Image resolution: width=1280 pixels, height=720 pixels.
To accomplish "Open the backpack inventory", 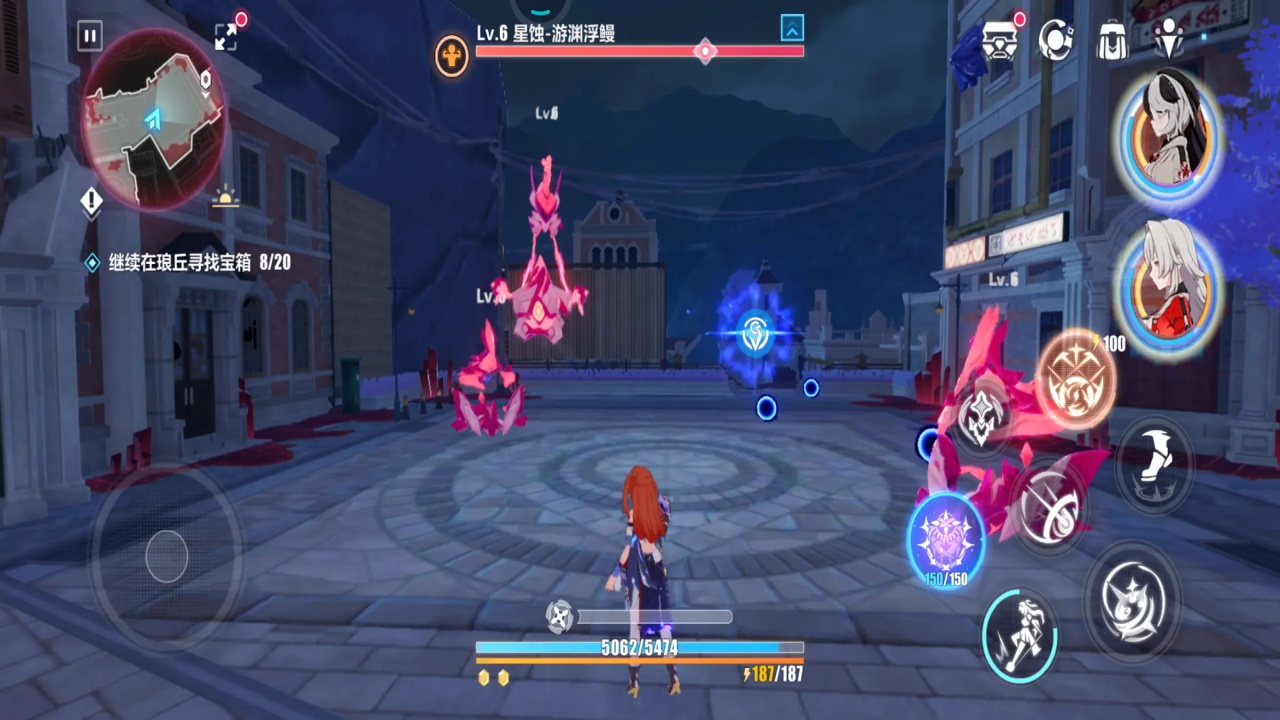I will click(x=1111, y=41).
